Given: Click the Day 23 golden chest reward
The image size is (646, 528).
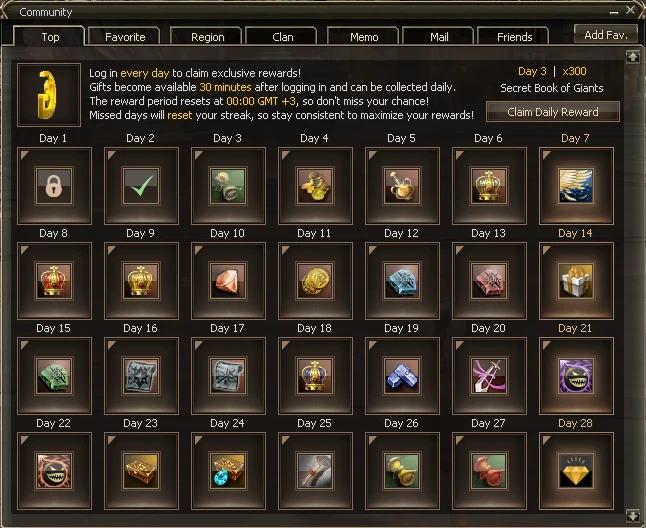Looking at the screenshot, I should click(x=141, y=470).
